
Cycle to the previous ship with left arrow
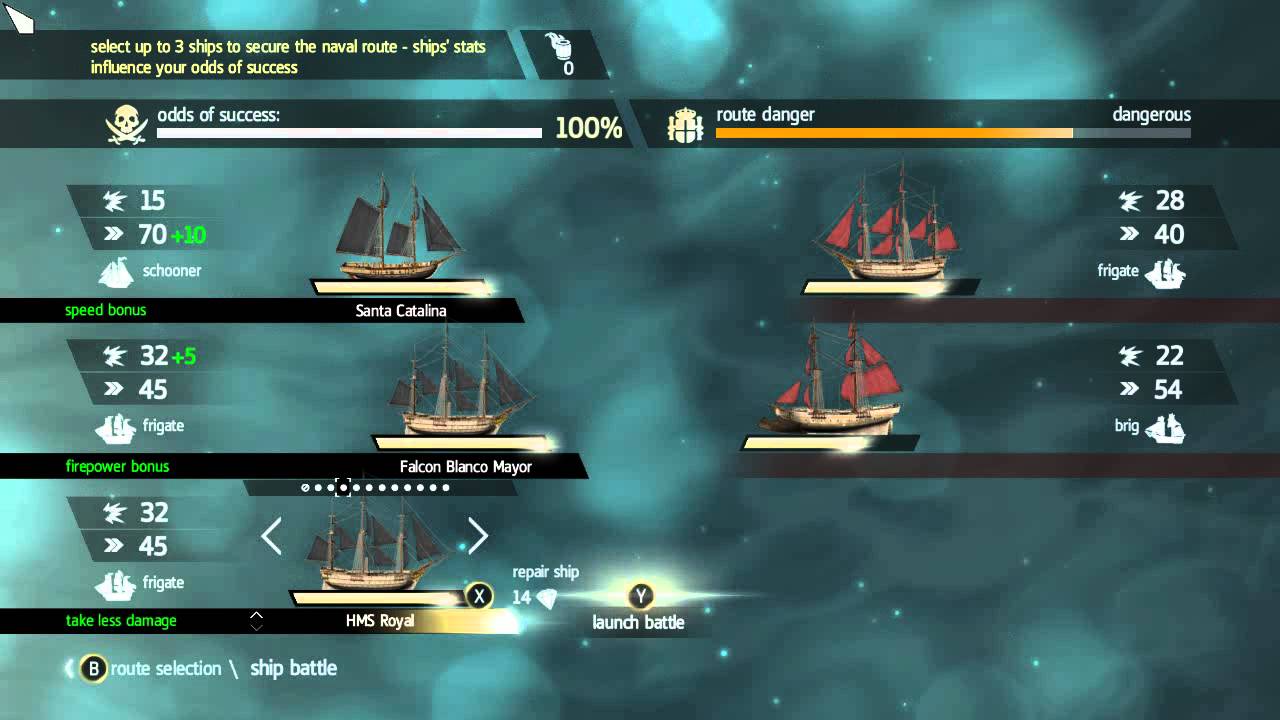[271, 537]
